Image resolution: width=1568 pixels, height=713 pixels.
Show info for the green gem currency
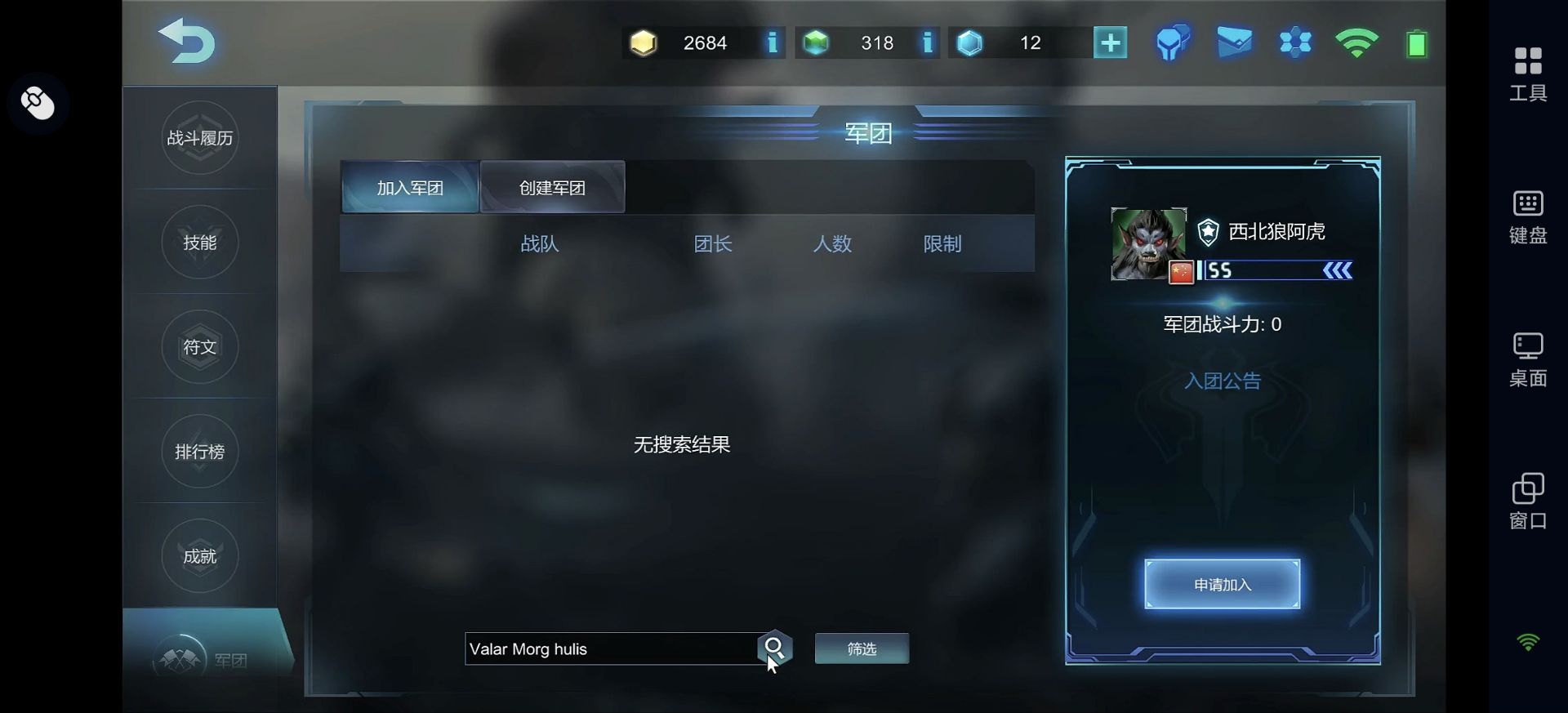pos(927,42)
